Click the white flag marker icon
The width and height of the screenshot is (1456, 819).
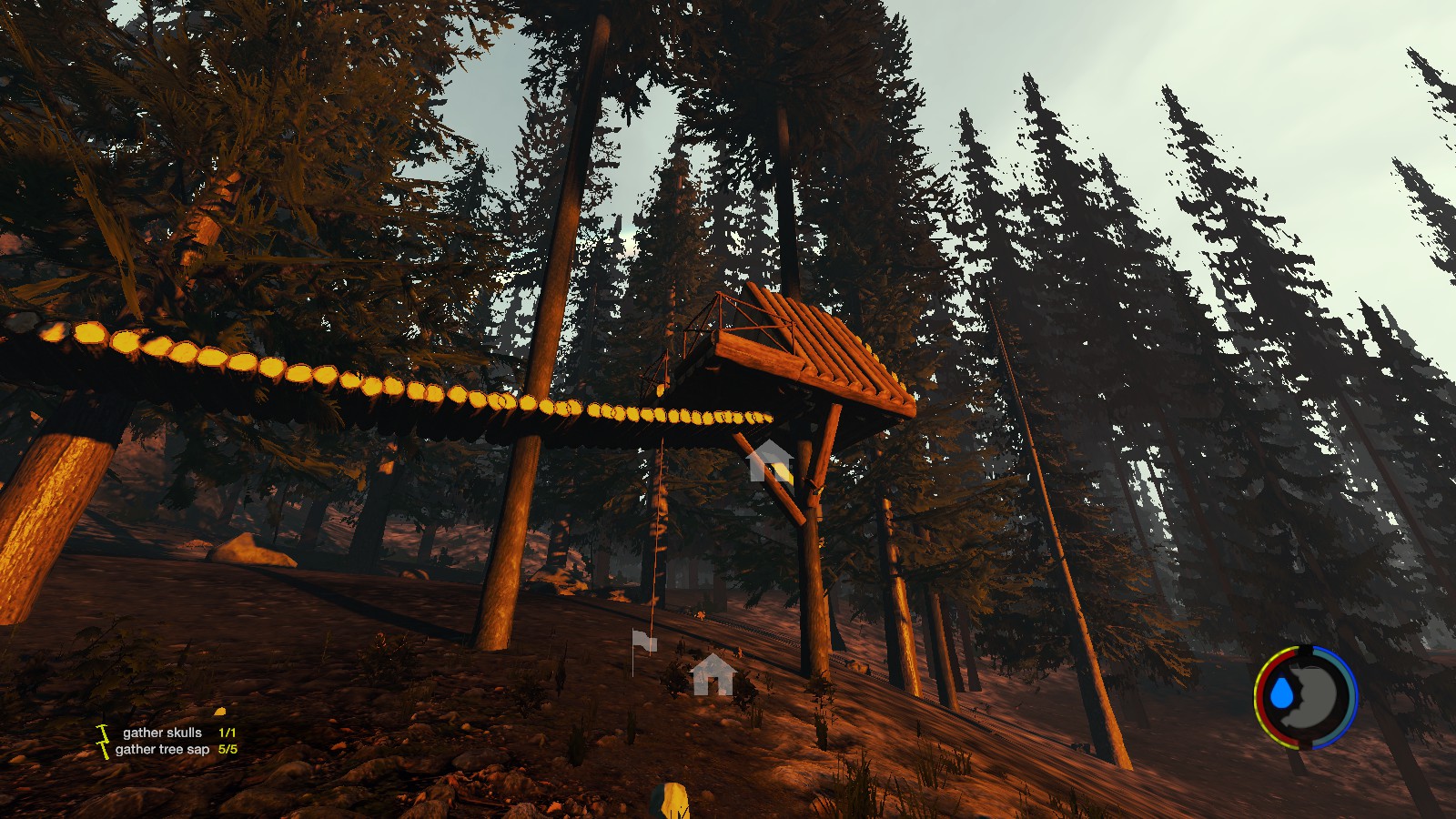[643, 642]
